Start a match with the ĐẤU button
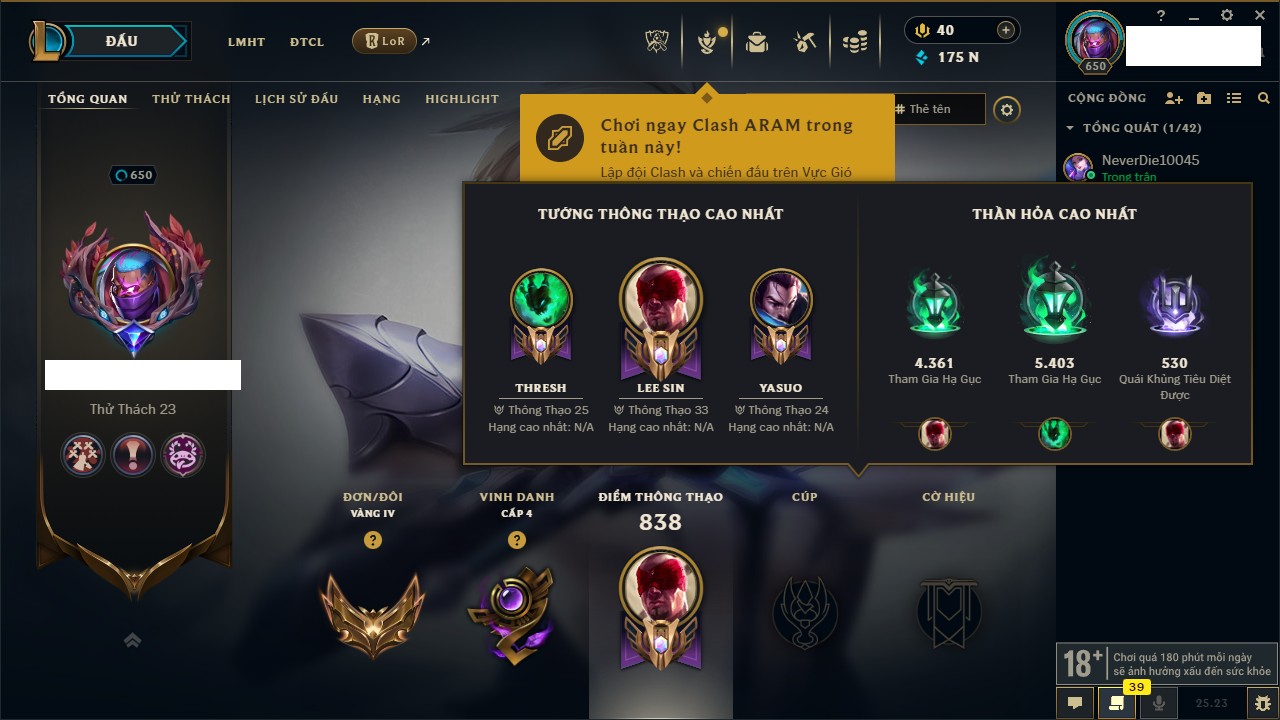1280x720 pixels. point(122,41)
